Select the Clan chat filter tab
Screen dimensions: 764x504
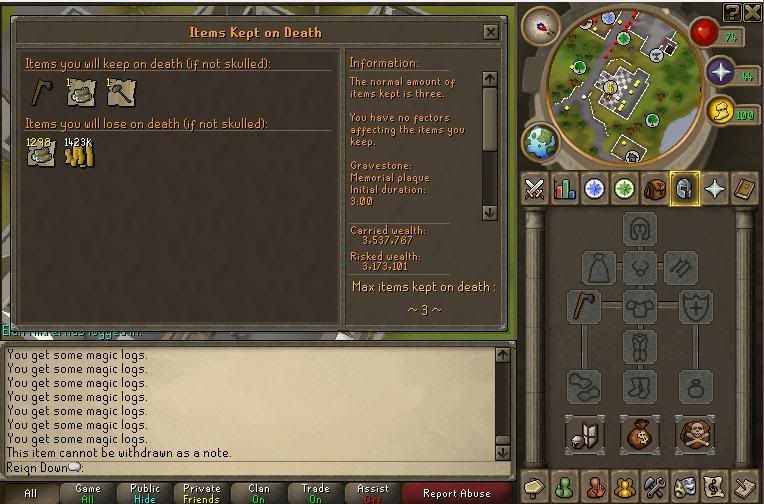259,493
